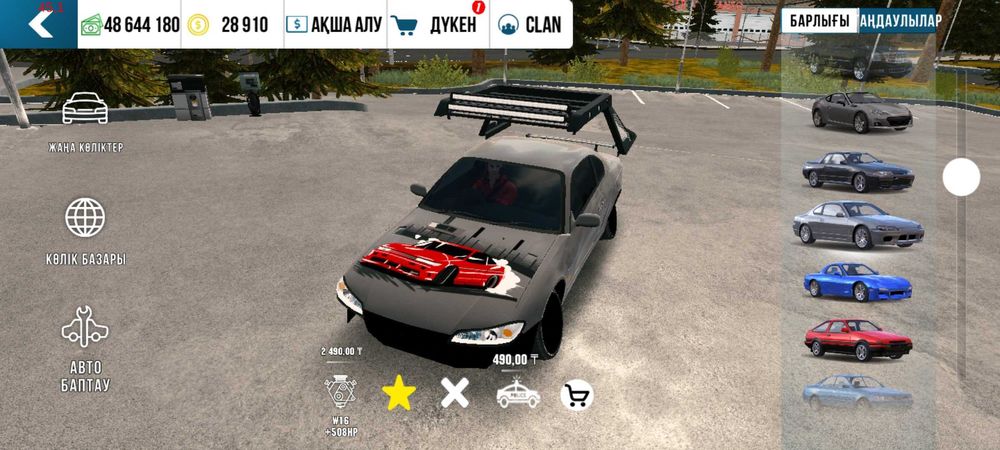Click the shopping cart sell button
Viewport: 1000px width, 450px height.
tap(576, 395)
